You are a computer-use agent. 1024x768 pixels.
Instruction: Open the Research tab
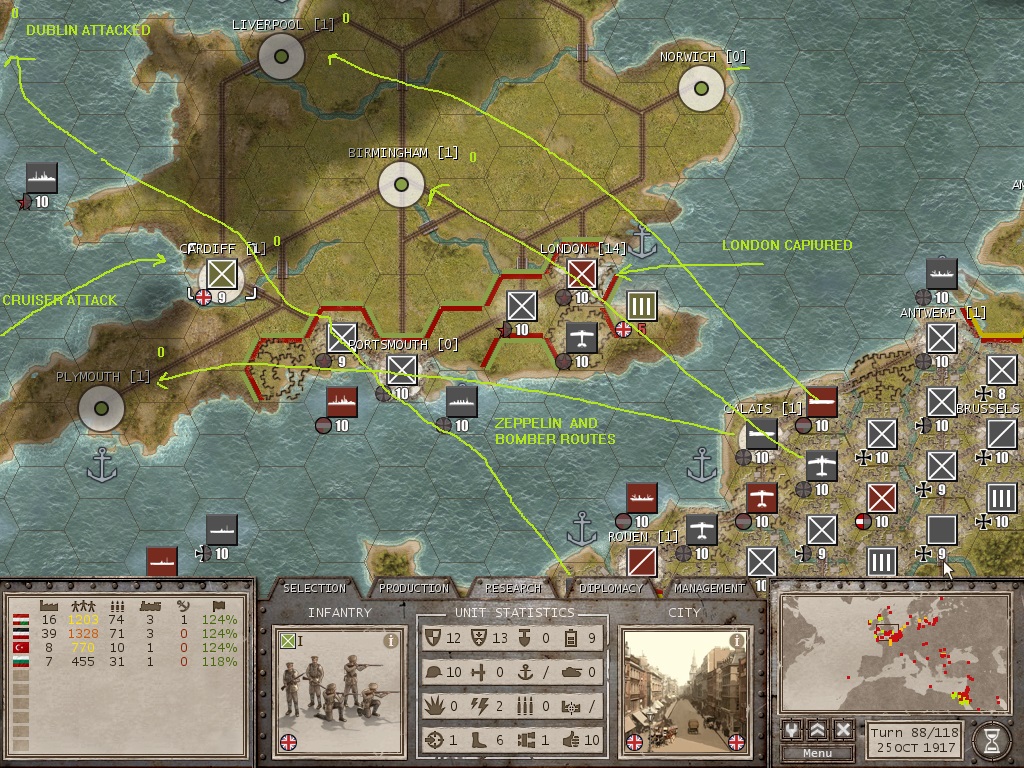click(513, 588)
